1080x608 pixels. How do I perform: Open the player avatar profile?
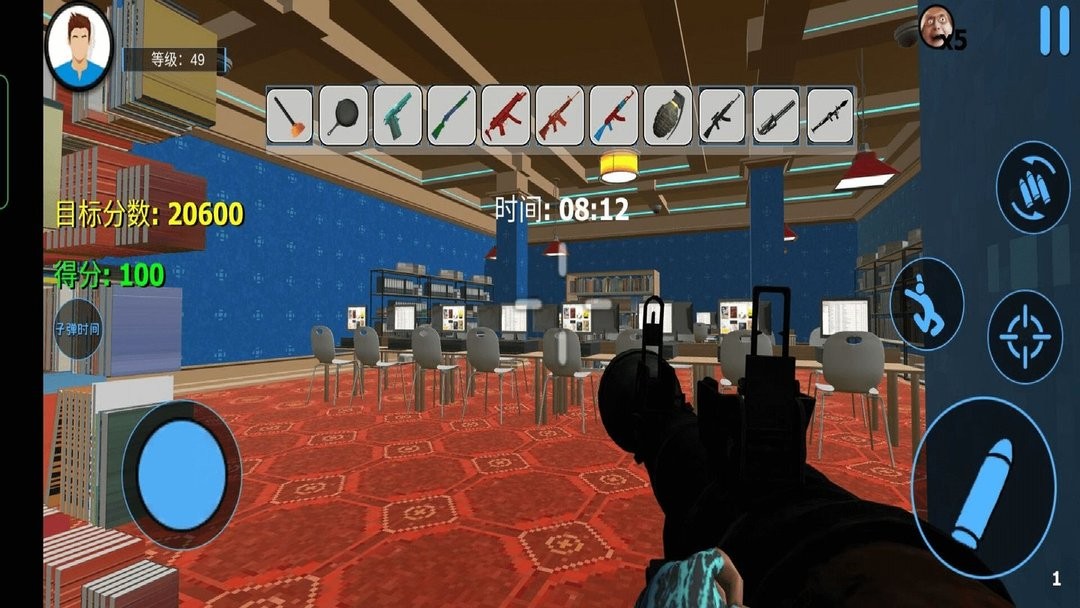click(78, 45)
